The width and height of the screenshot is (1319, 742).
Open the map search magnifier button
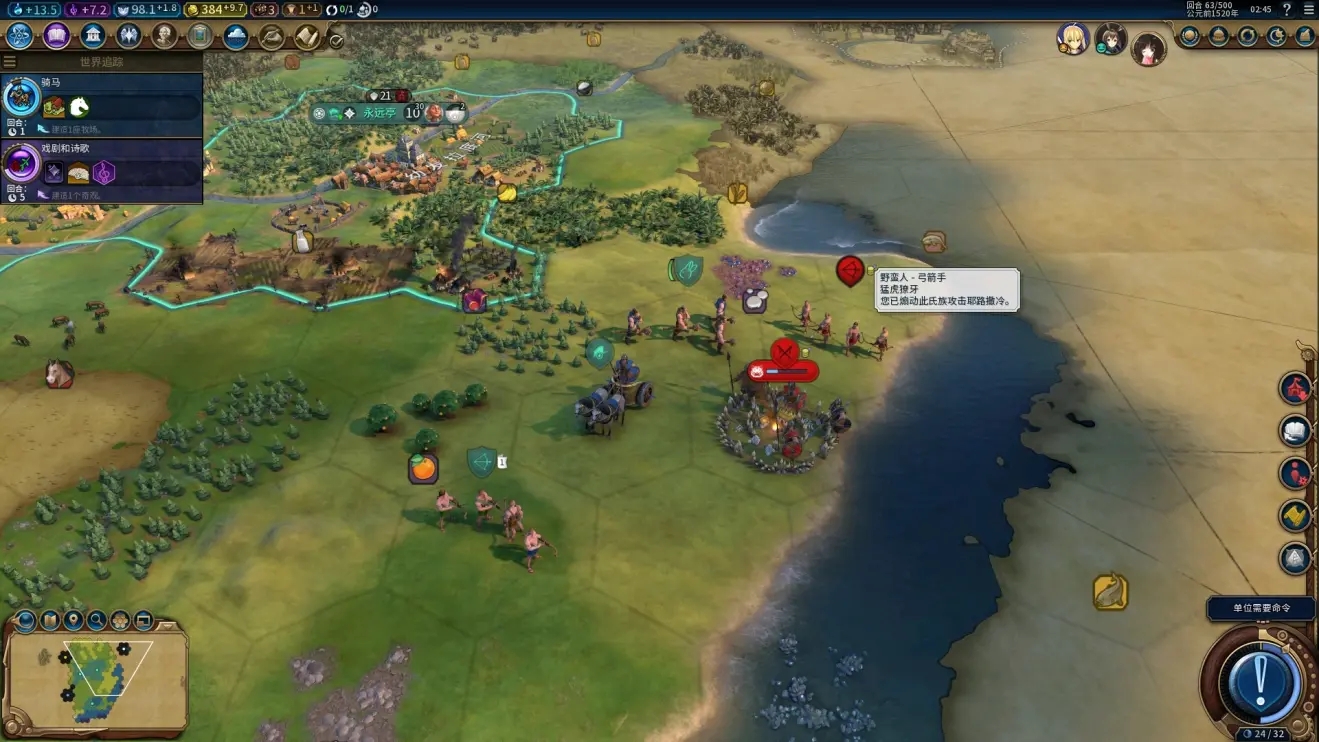[x=97, y=621]
